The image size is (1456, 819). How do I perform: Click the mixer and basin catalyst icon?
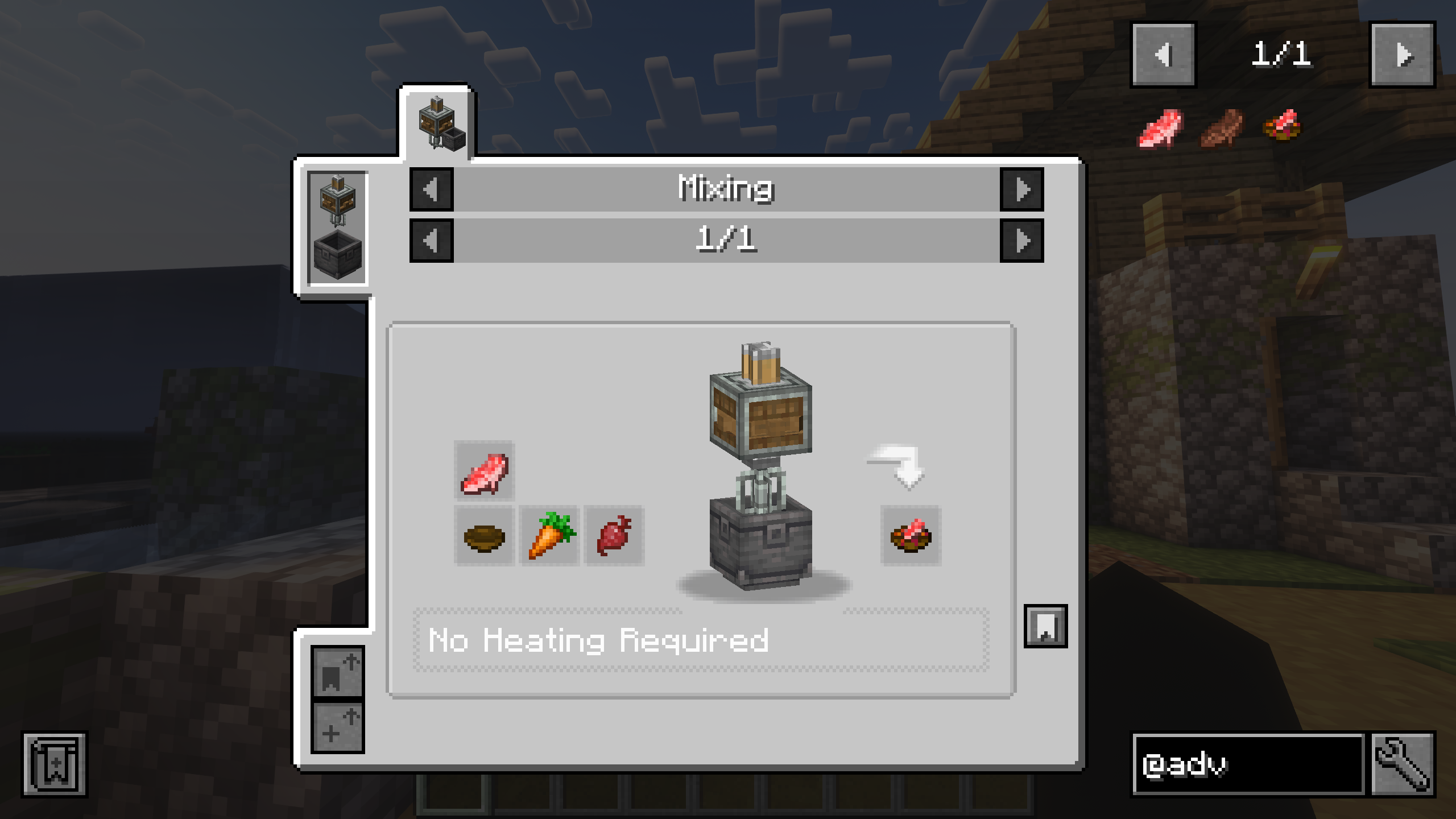coord(337,227)
